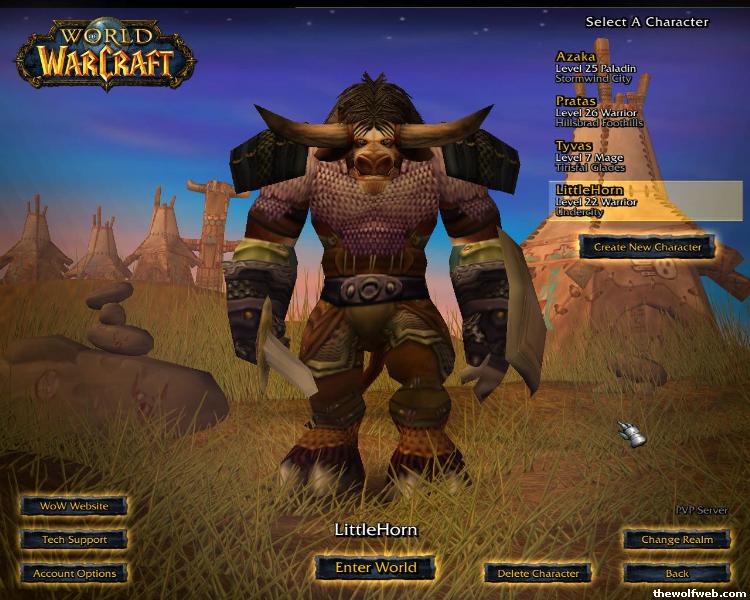Image resolution: width=750 pixels, height=600 pixels.
Task: Open Account Options
Action: 74,573
